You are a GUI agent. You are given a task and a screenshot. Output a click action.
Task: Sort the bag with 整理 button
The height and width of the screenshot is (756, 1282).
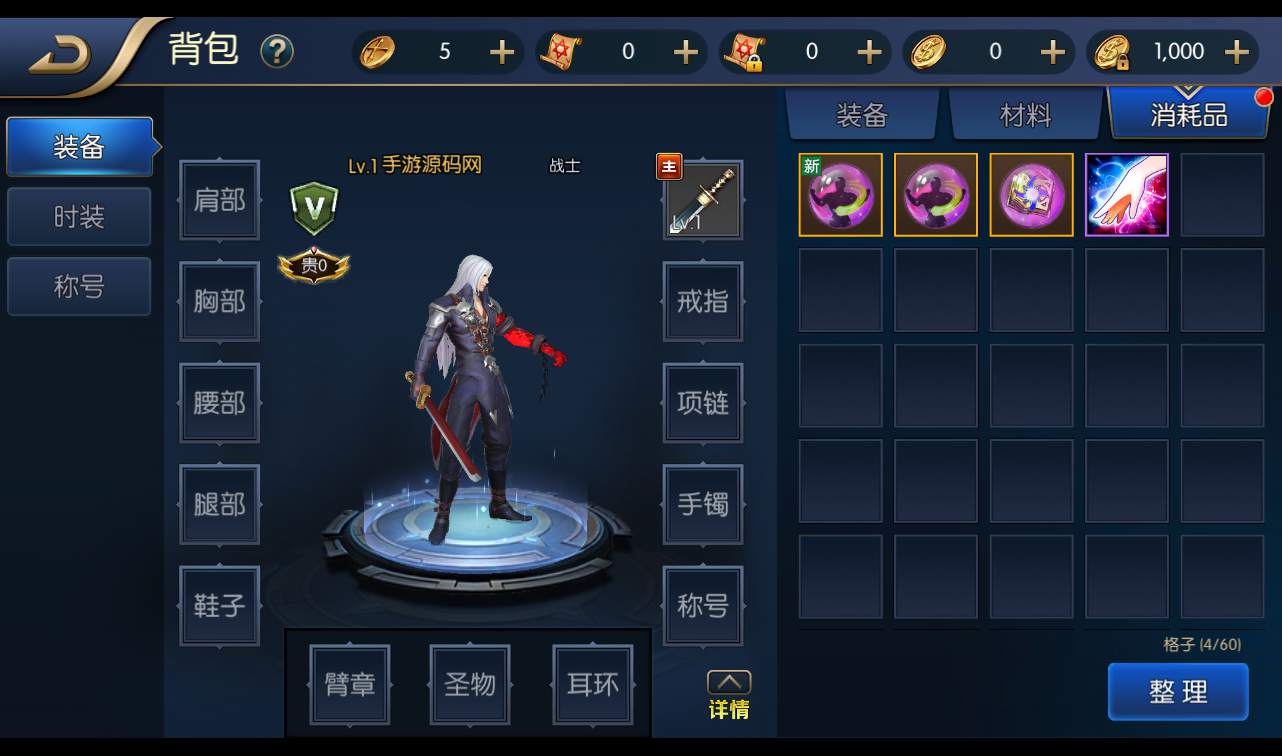point(1178,691)
